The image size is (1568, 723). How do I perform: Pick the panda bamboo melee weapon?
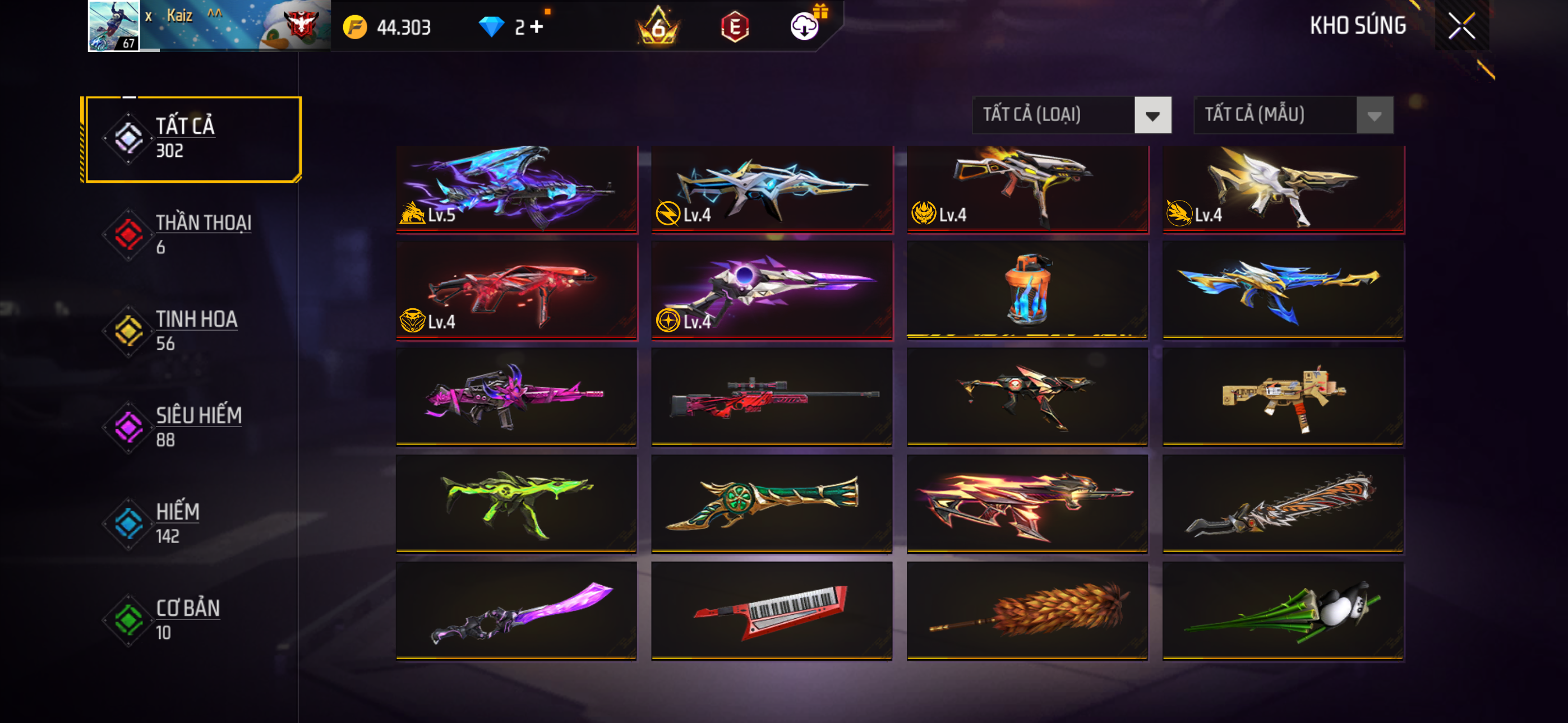coord(1283,610)
